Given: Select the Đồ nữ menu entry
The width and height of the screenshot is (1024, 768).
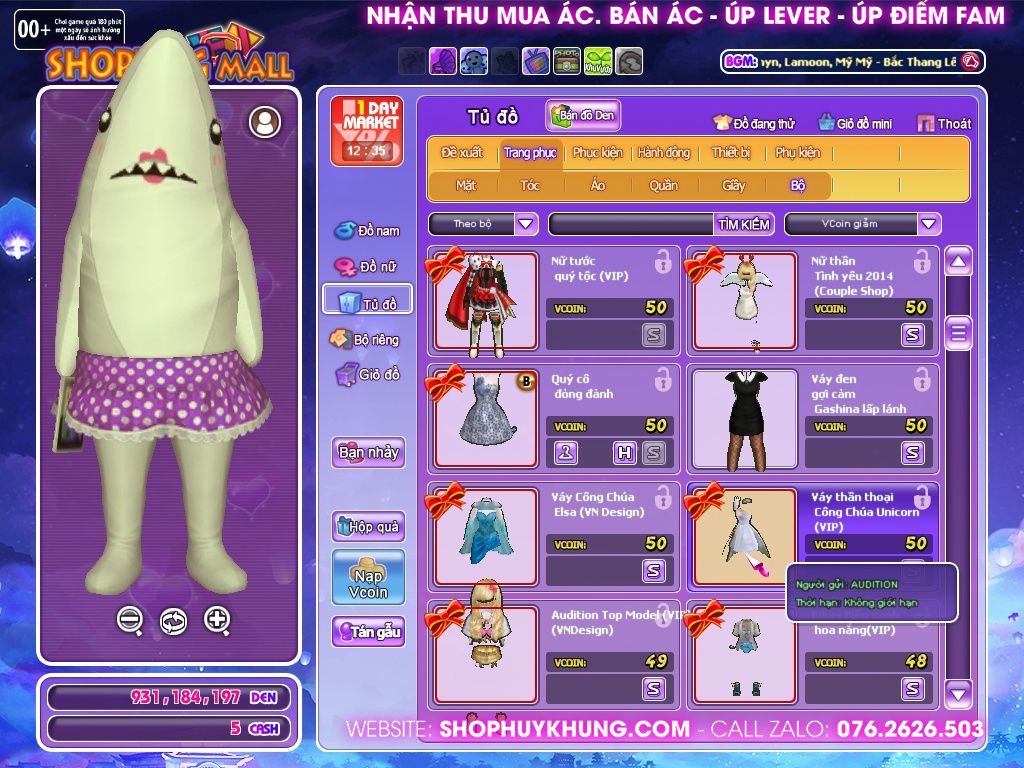Looking at the screenshot, I should (367, 267).
